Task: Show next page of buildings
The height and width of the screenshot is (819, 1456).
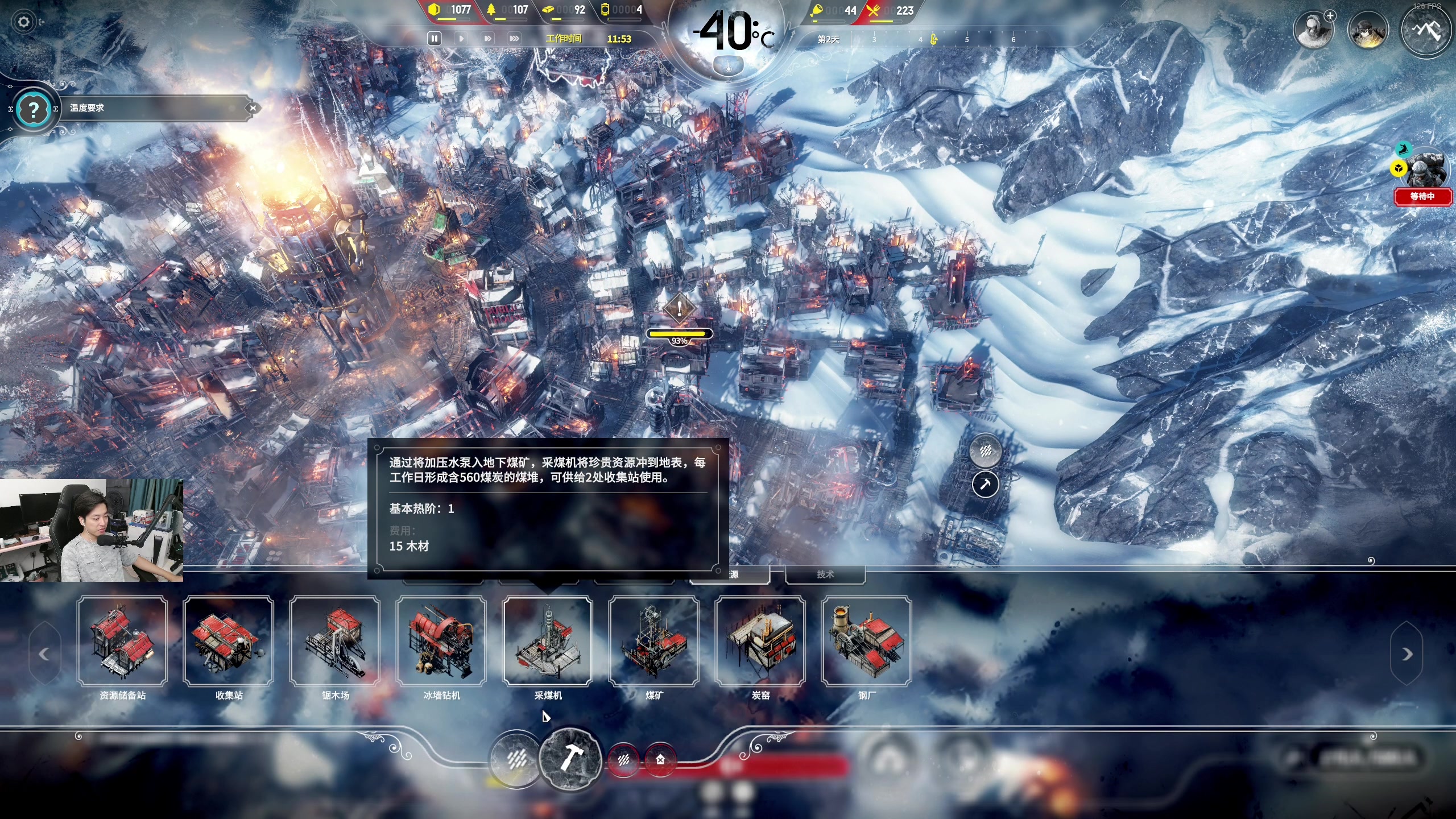Action: coord(1407,654)
